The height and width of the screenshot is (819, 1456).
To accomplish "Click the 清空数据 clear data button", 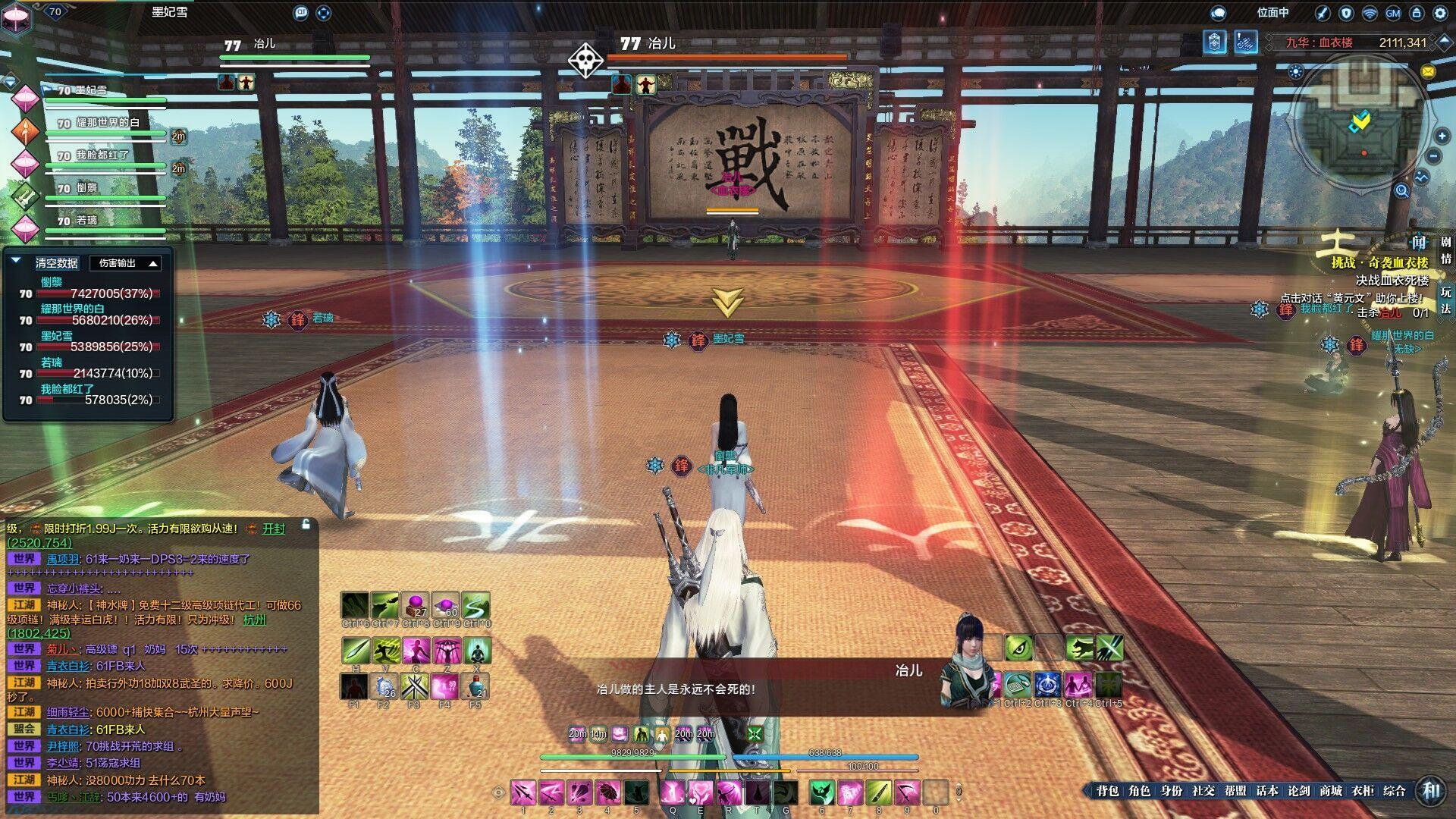I will (57, 263).
